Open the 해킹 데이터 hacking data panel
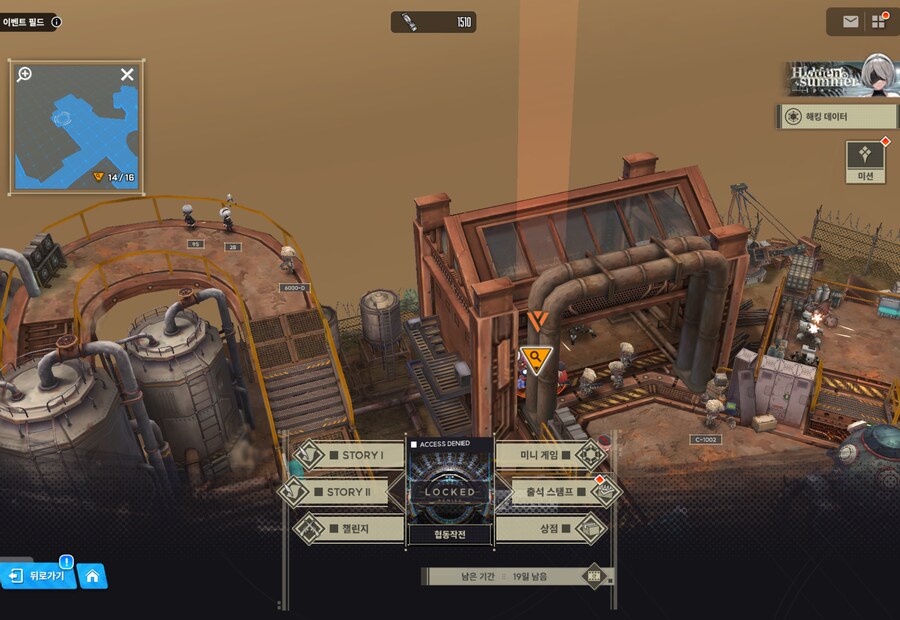The height and width of the screenshot is (620, 900). (835, 117)
